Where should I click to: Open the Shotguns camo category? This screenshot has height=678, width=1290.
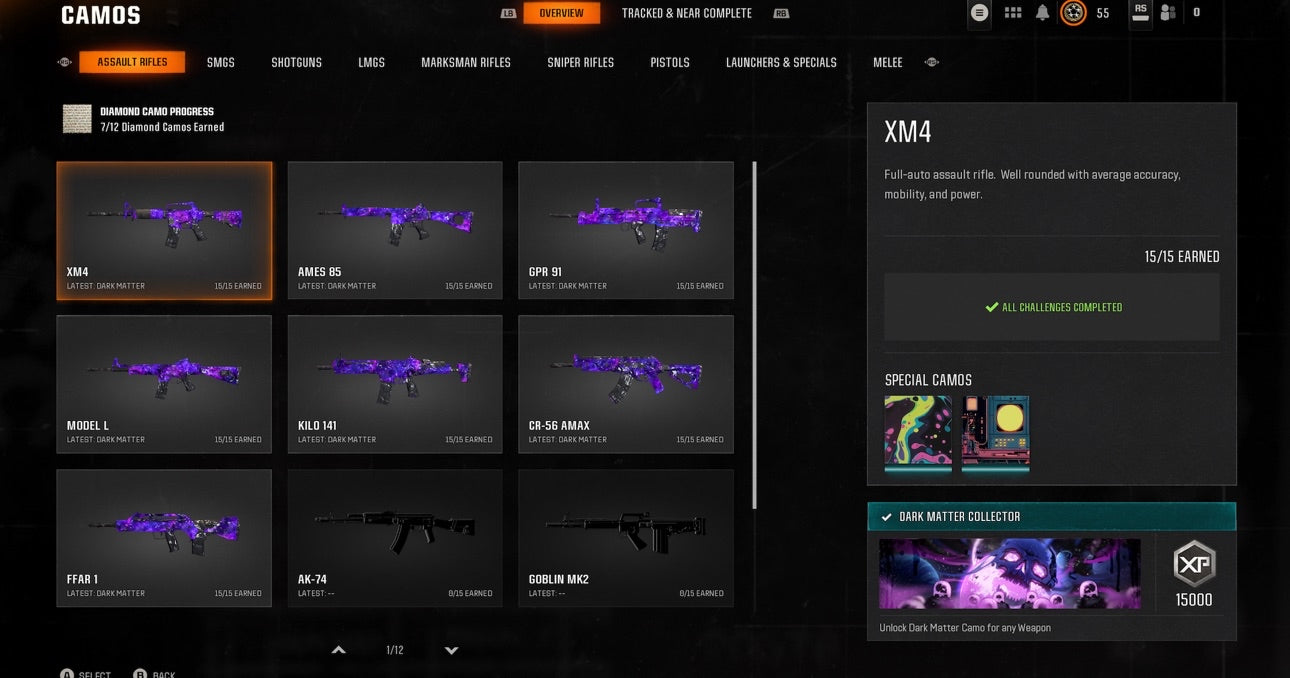tap(296, 62)
